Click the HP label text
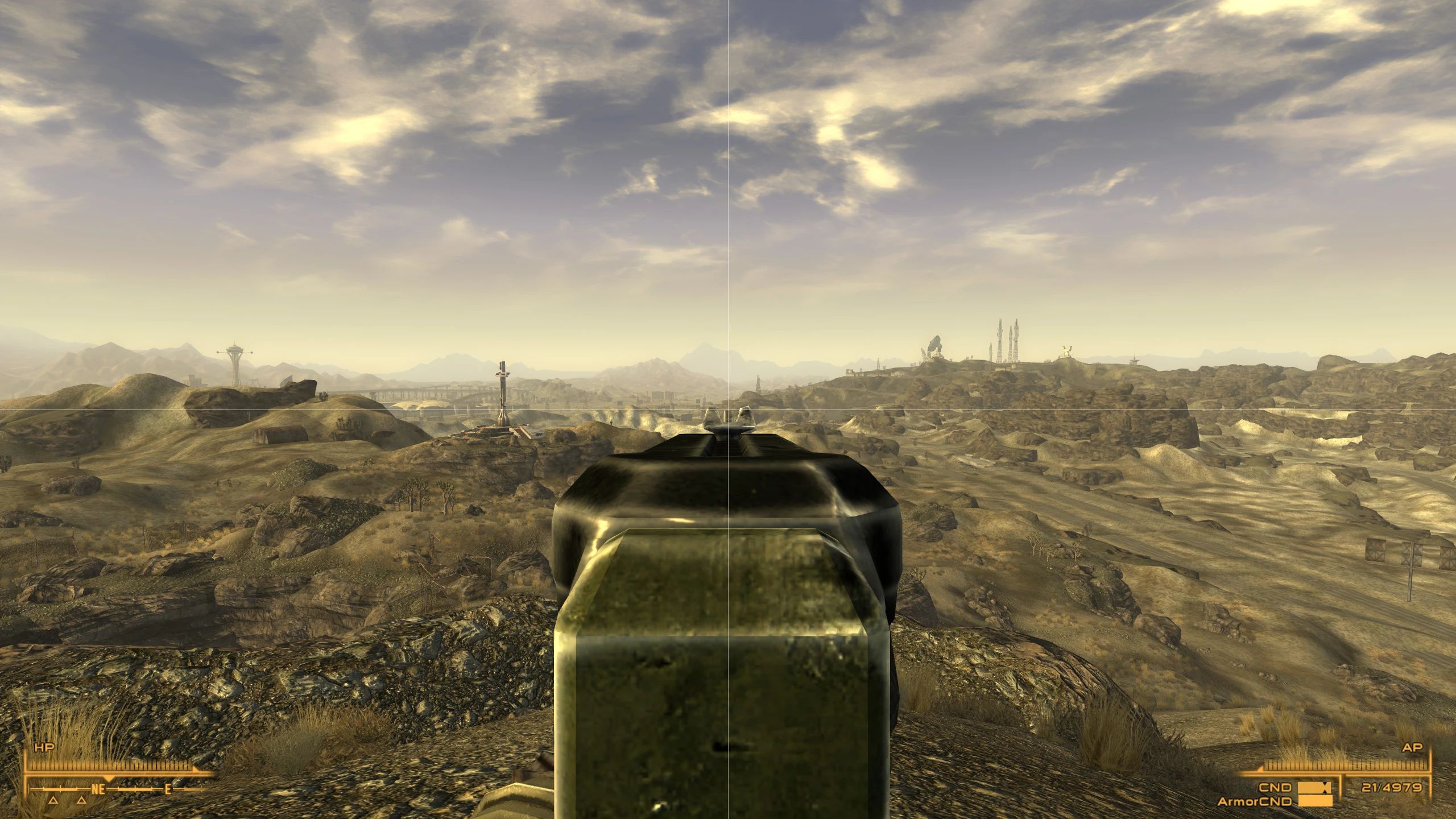This screenshot has width=1456, height=819. (x=45, y=747)
